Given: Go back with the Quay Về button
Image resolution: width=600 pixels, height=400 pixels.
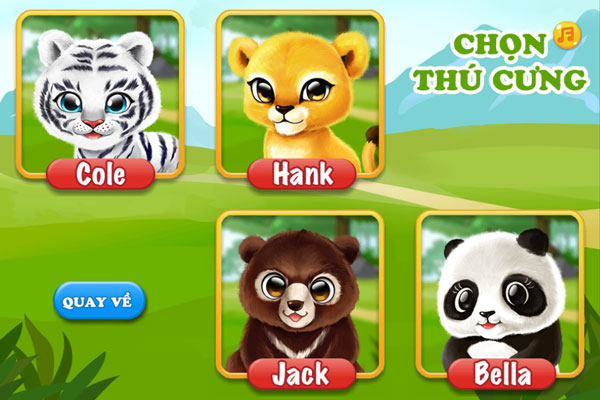Looking at the screenshot, I should point(100,301).
